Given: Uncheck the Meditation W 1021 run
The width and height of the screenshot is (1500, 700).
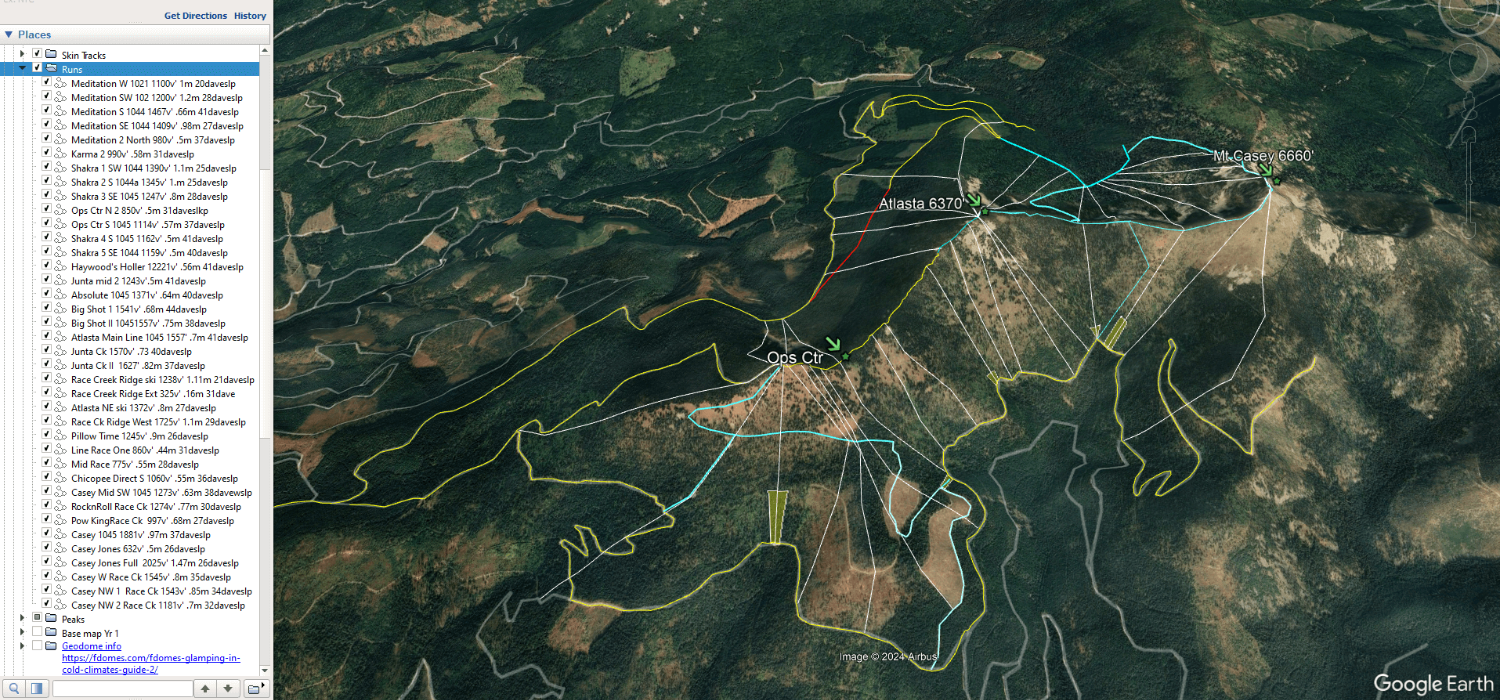Looking at the screenshot, I should (x=46, y=83).
